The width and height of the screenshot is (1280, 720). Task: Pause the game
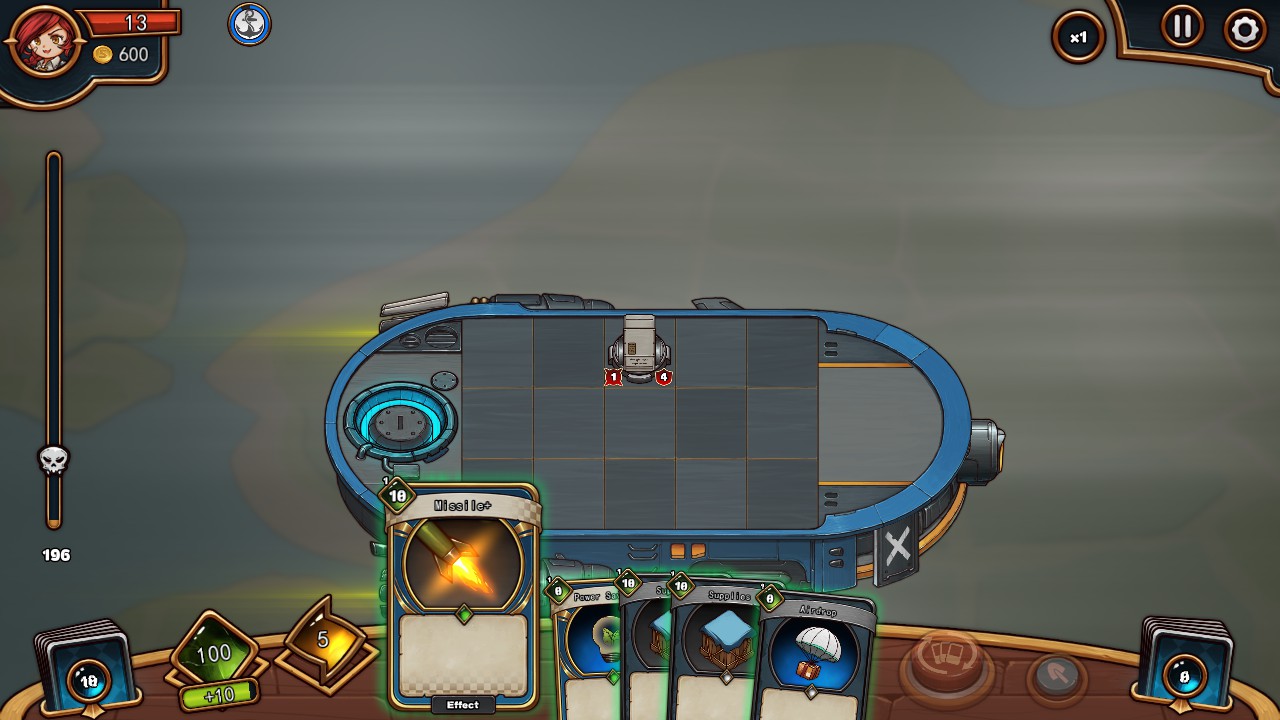pos(1182,27)
